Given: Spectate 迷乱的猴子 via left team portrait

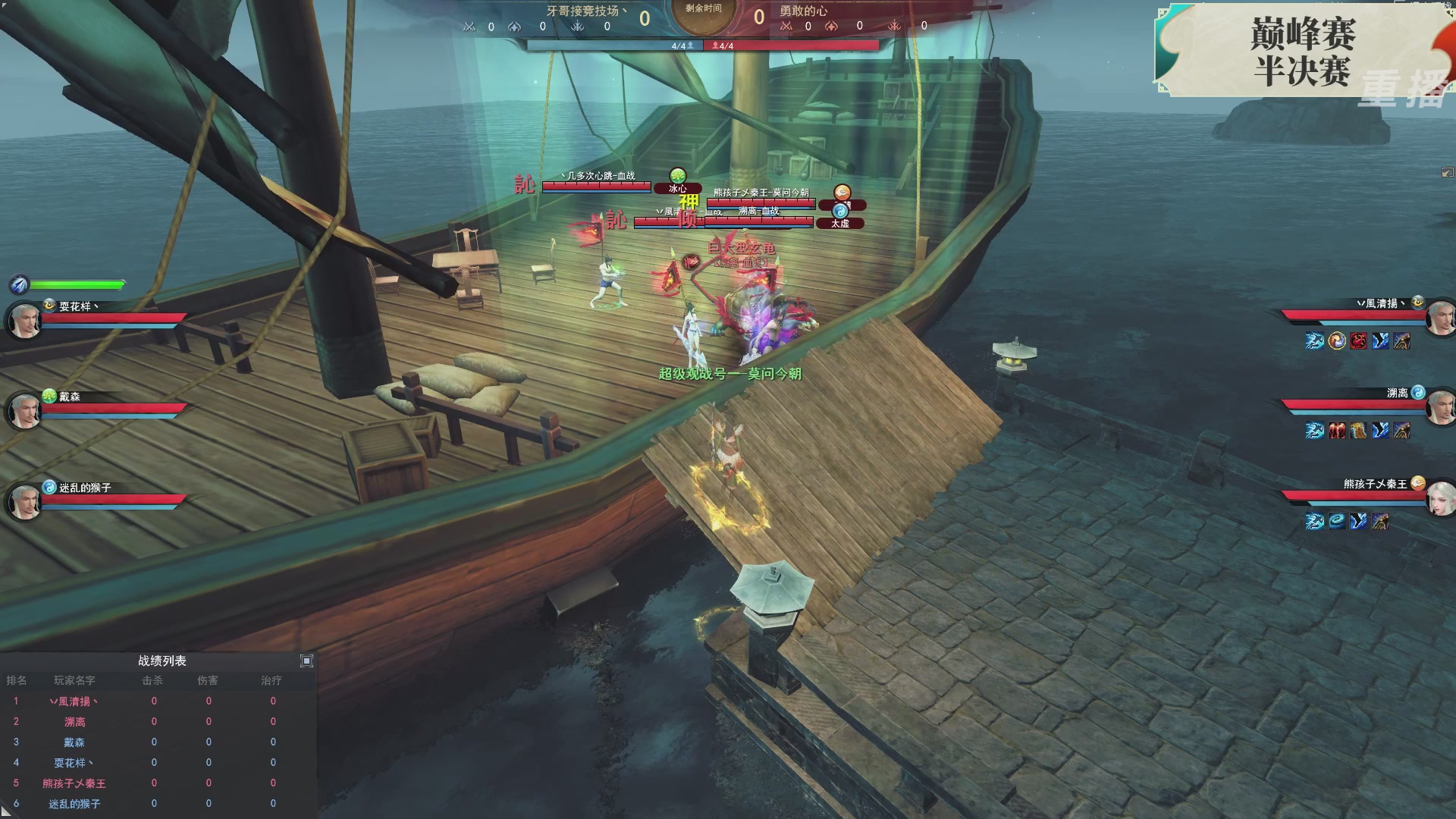Looking at the screenshot, I should pyautogui.click(x=24, y=502).
